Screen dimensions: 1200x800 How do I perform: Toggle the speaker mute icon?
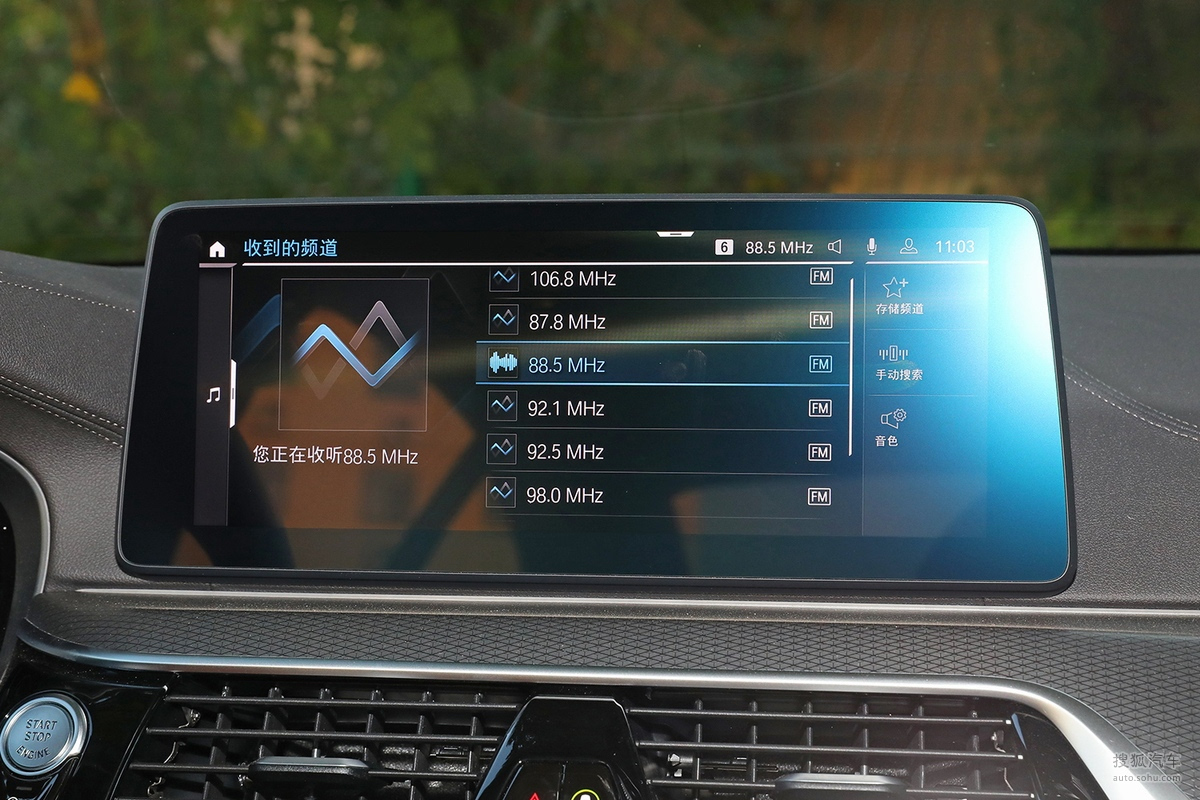tap(835, 247)
